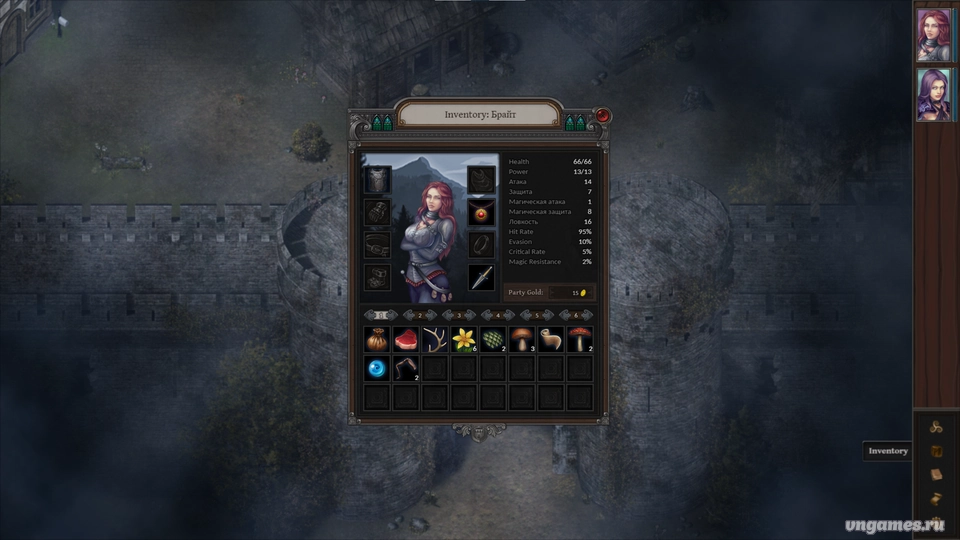
Task: Select the antlers item
Action: (435, 340)
